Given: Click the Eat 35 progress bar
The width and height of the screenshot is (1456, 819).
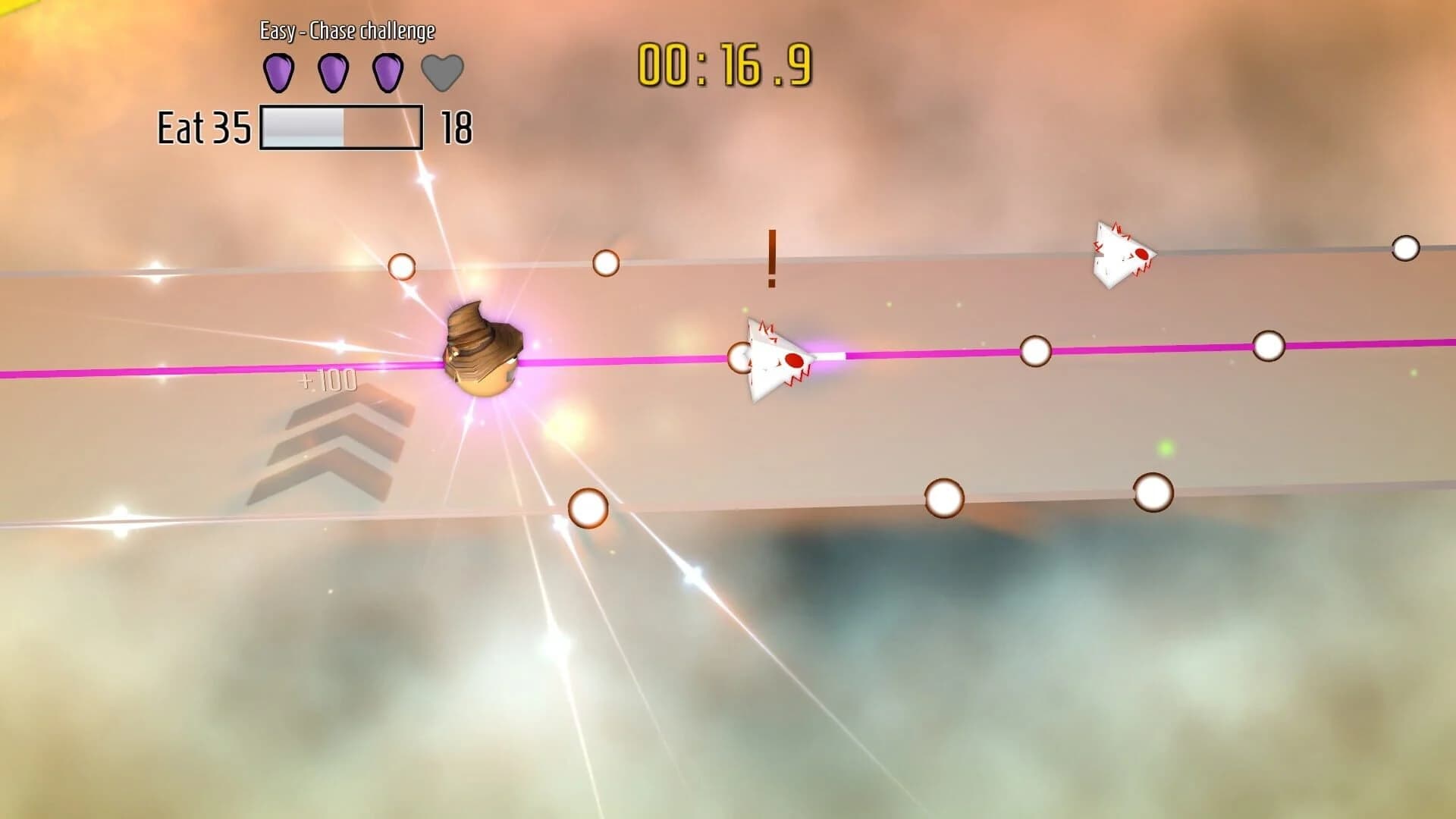Looking at the screenshot, I should coord(341,127).
